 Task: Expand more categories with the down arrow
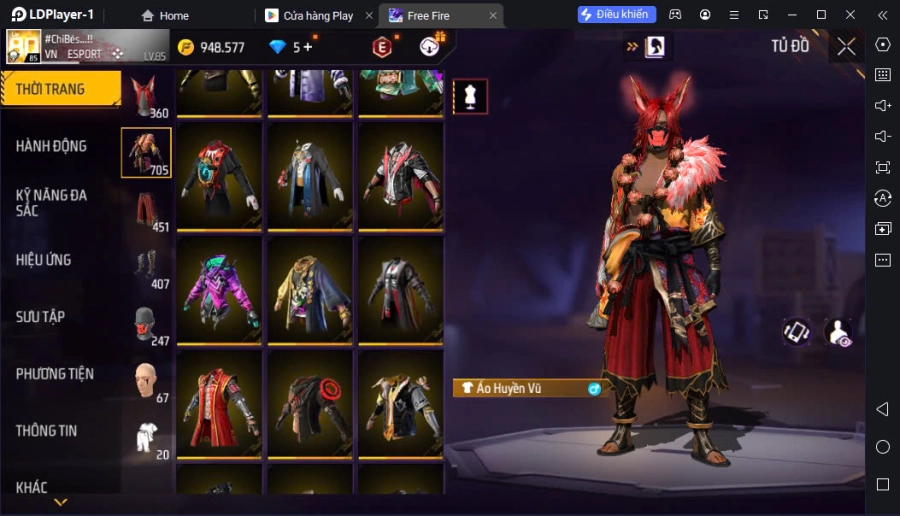click(x=61, y=502)
